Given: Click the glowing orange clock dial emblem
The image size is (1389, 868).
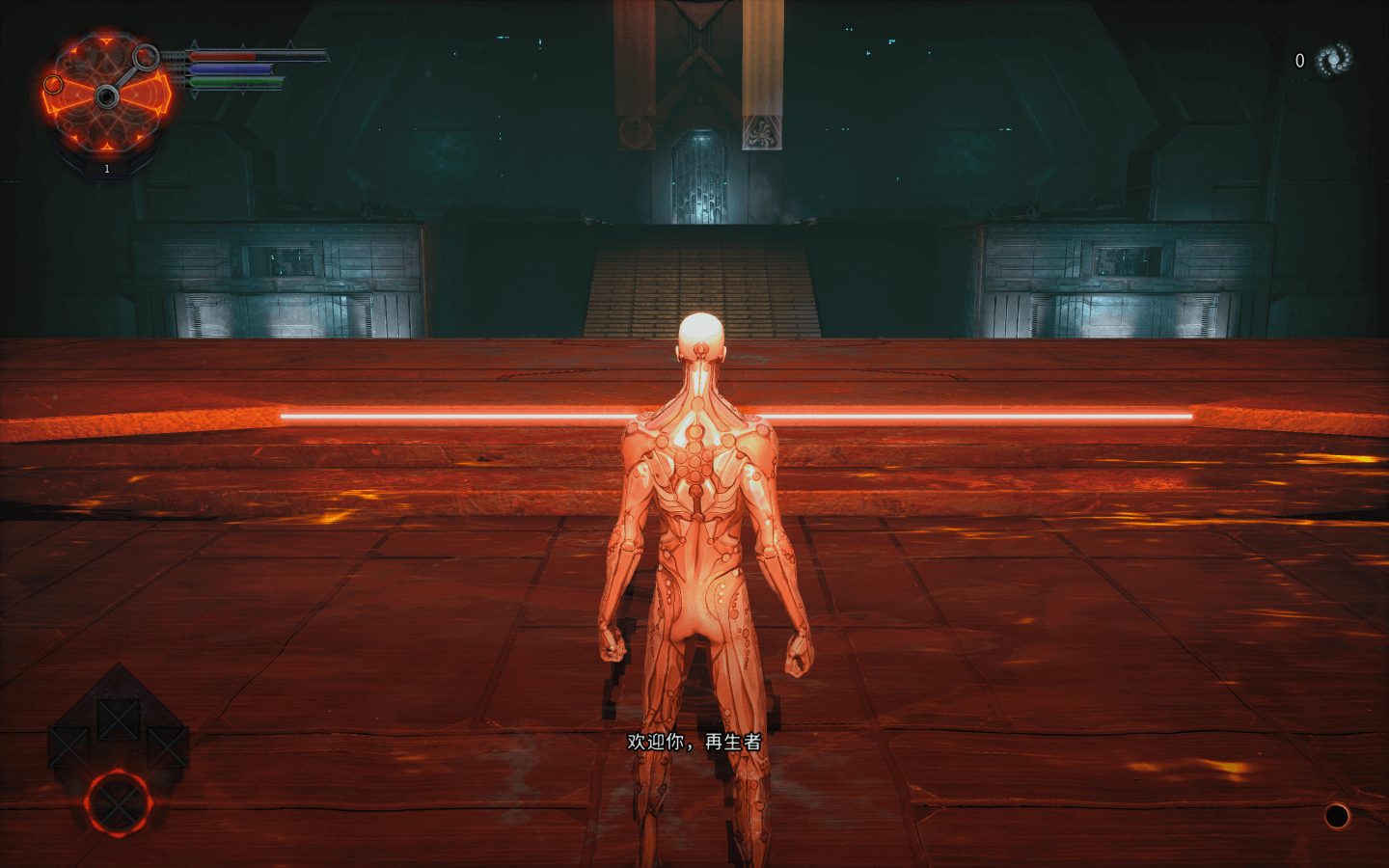Looking at the screenshot, I should tap(106, 95).
